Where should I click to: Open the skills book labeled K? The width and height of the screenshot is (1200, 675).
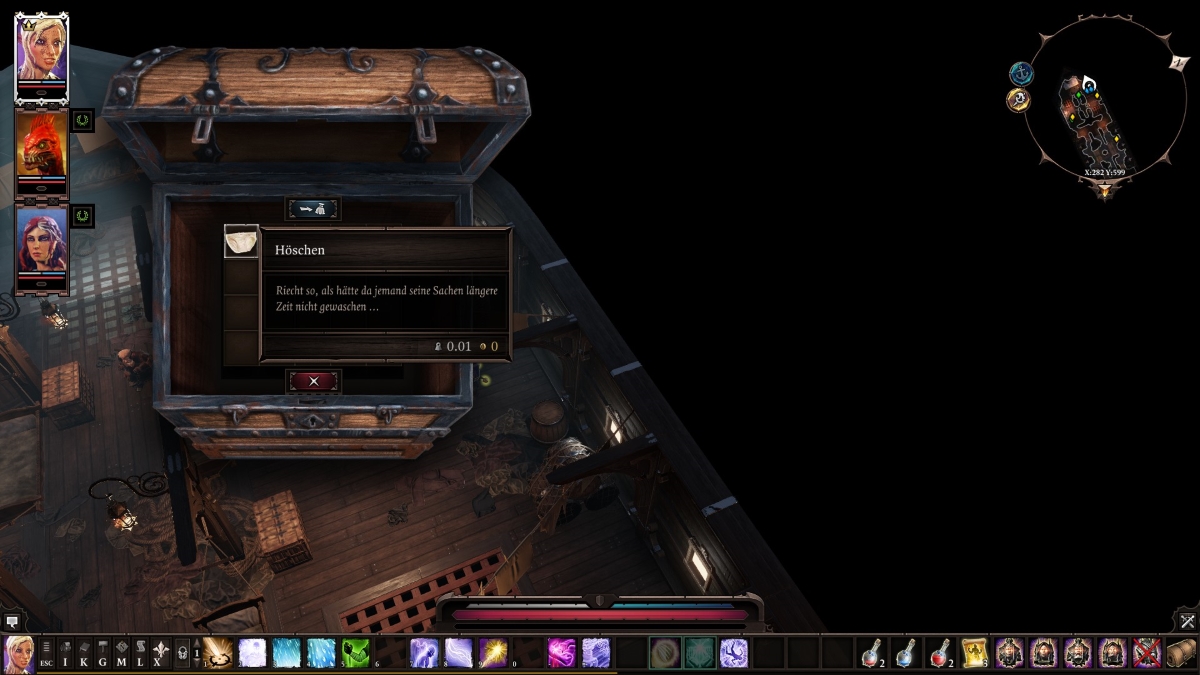point(84,653)
